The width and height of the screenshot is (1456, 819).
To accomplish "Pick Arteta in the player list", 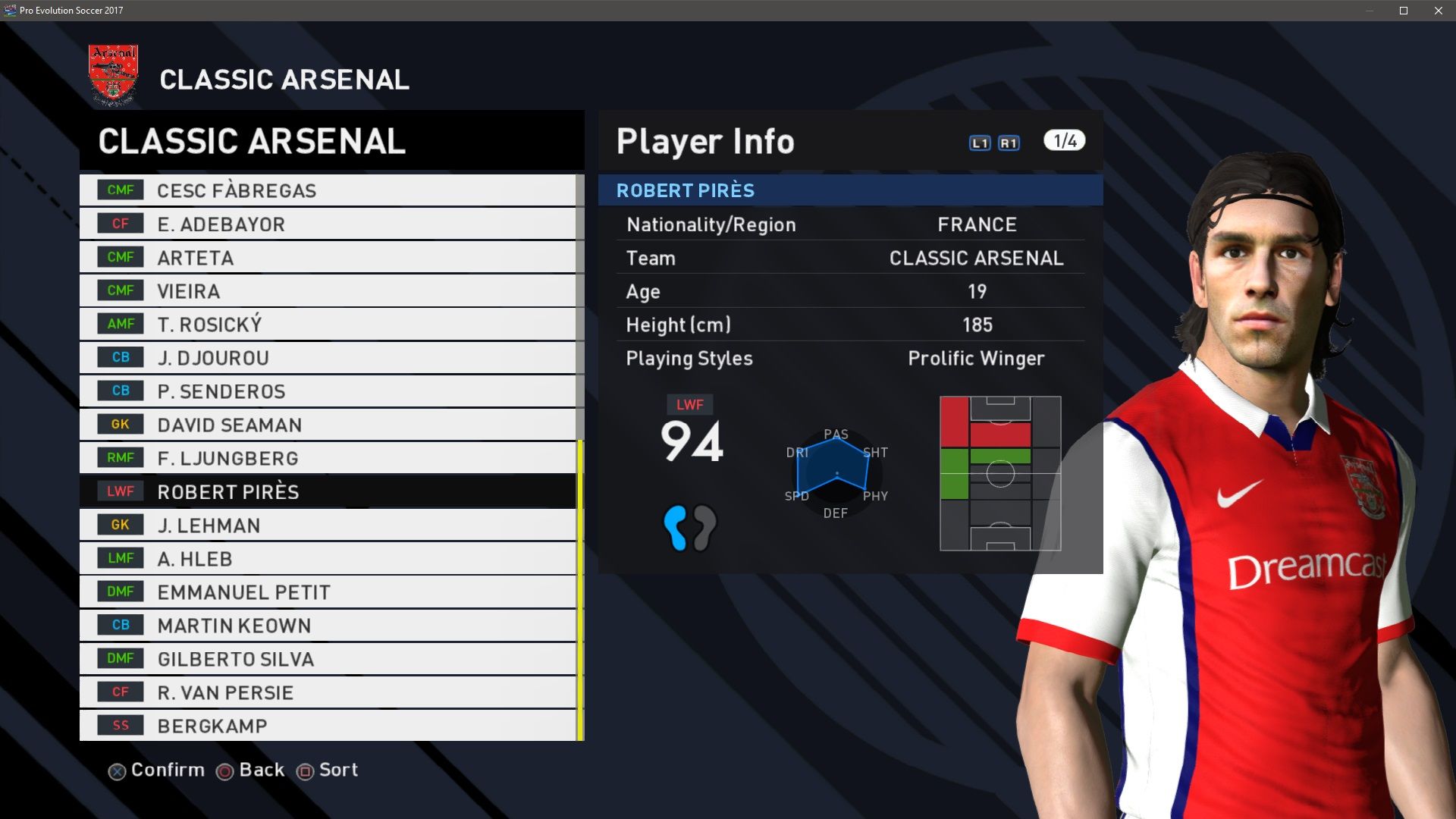I will coord(328,257).
